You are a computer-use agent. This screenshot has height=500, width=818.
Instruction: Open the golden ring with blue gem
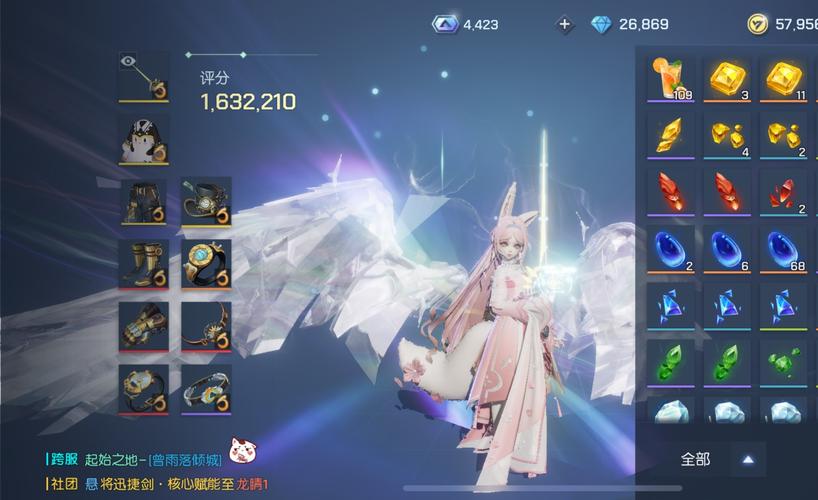206,264
